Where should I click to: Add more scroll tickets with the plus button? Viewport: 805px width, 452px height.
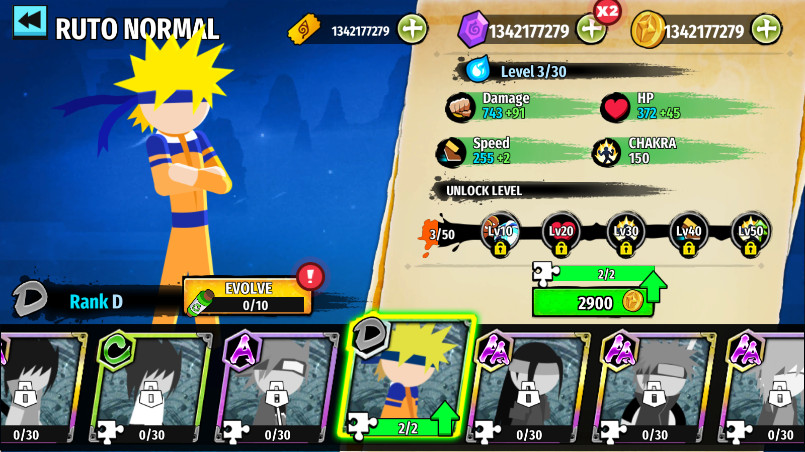[x=412, y=29]
